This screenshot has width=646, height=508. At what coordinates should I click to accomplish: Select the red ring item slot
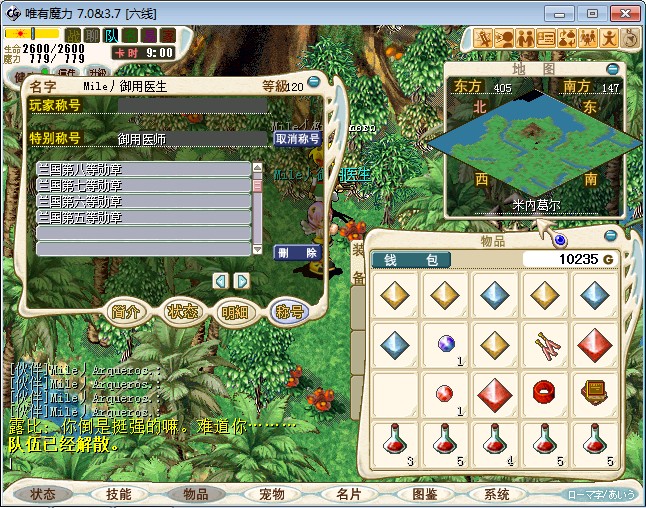(x=543, y=391)
